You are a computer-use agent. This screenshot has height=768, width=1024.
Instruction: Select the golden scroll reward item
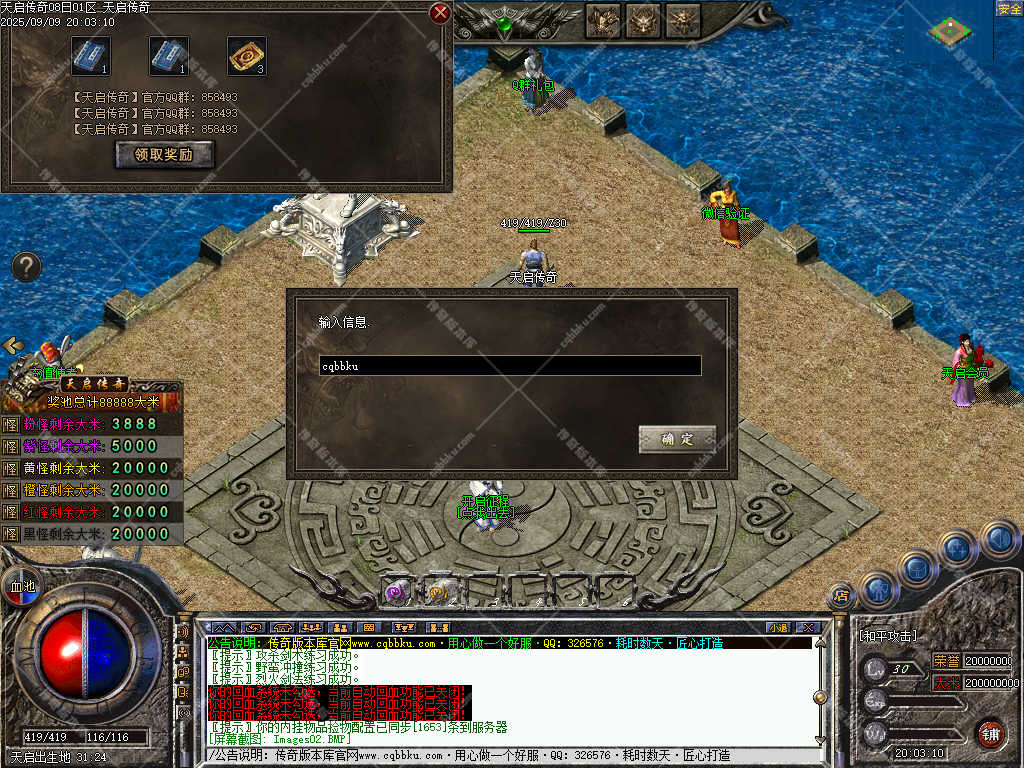coord(246,56)
